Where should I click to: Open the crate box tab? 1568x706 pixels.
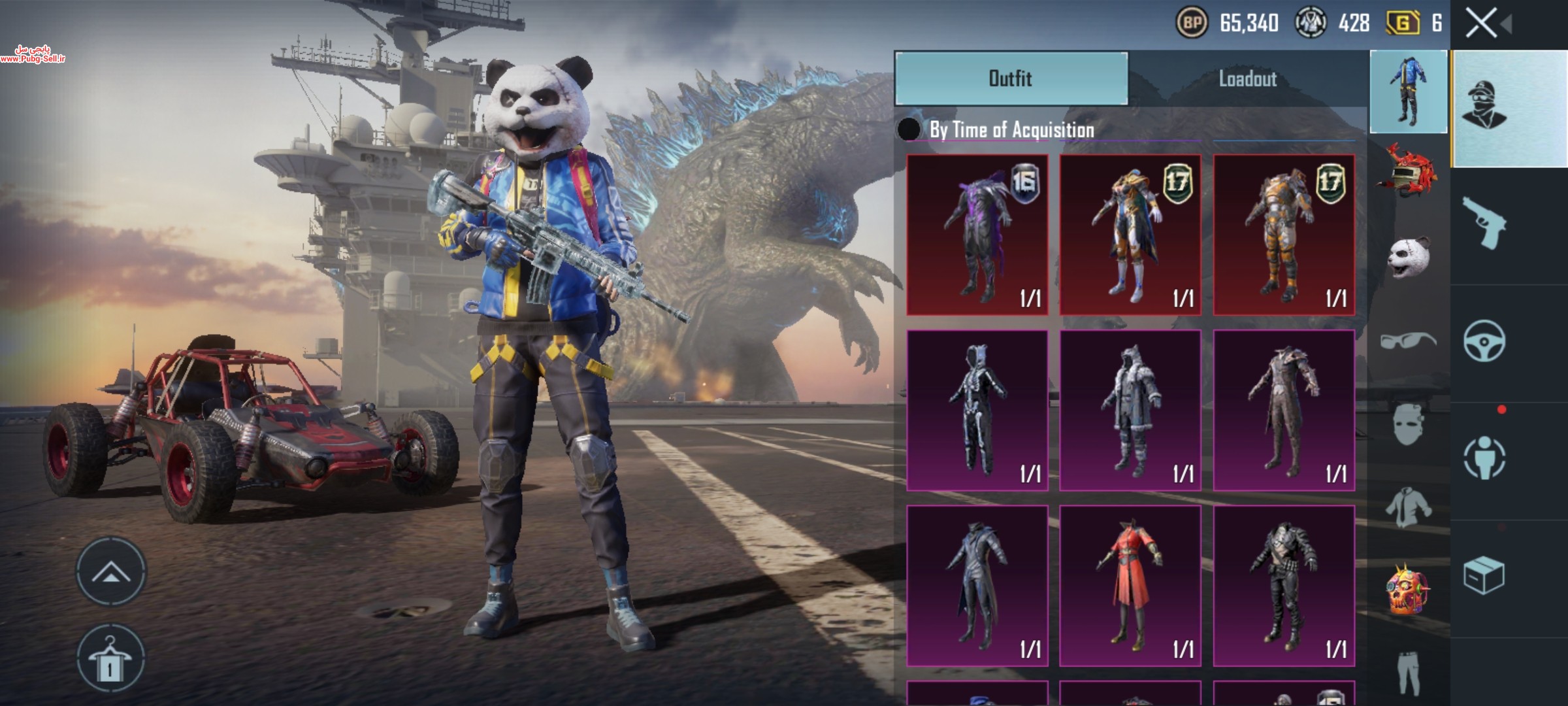point(1484,576)
